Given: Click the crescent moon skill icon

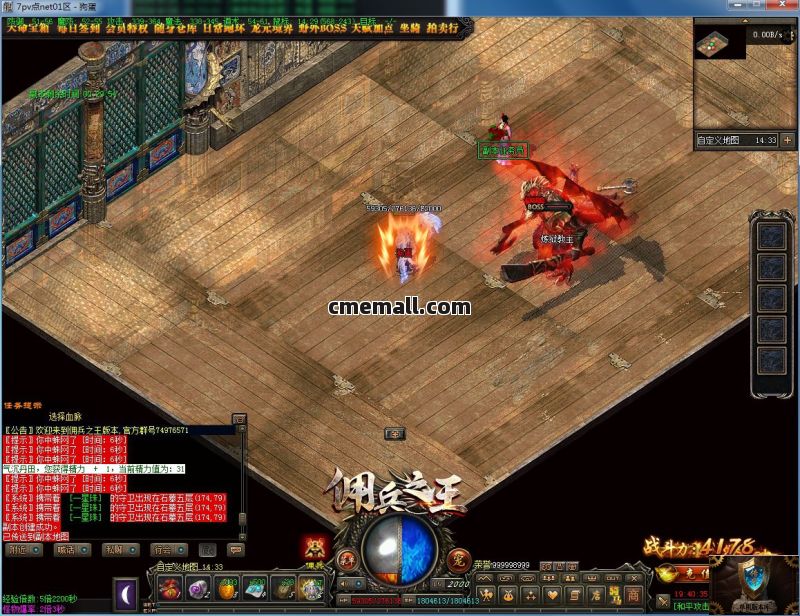Looking at the screenshot, I should [126, 593].
